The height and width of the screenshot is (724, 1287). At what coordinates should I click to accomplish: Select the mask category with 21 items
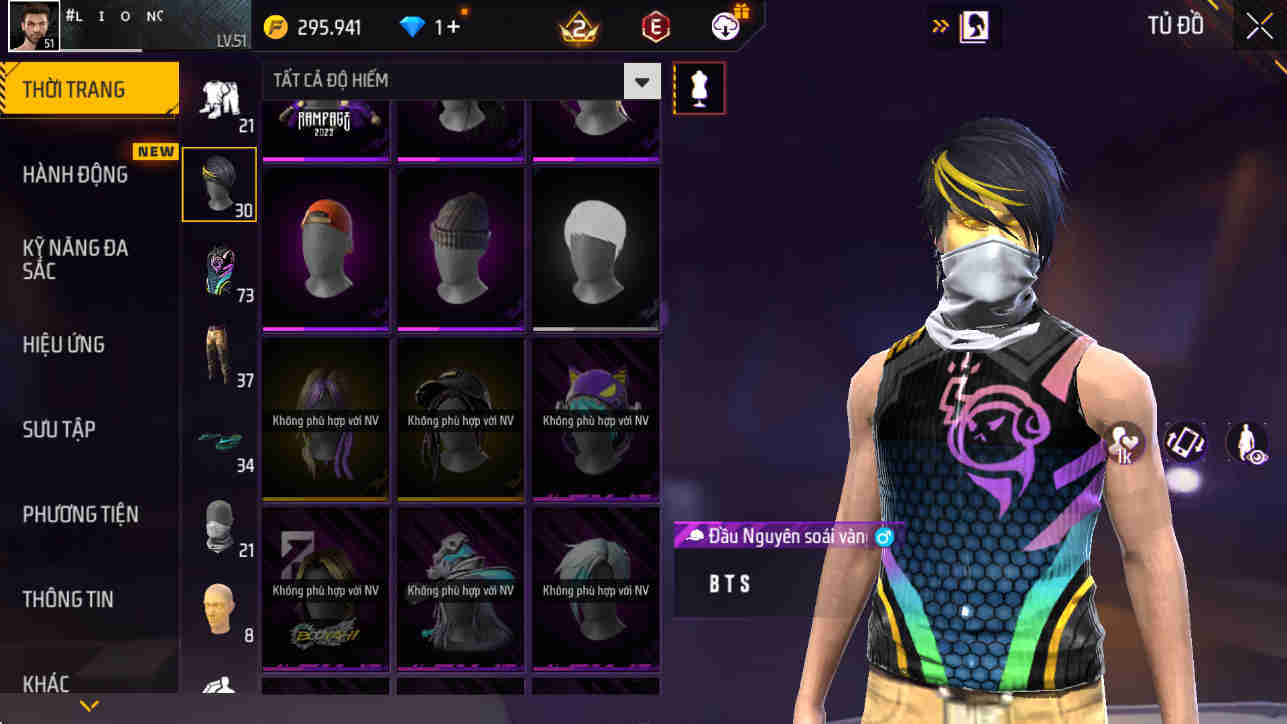coord(219,530)
